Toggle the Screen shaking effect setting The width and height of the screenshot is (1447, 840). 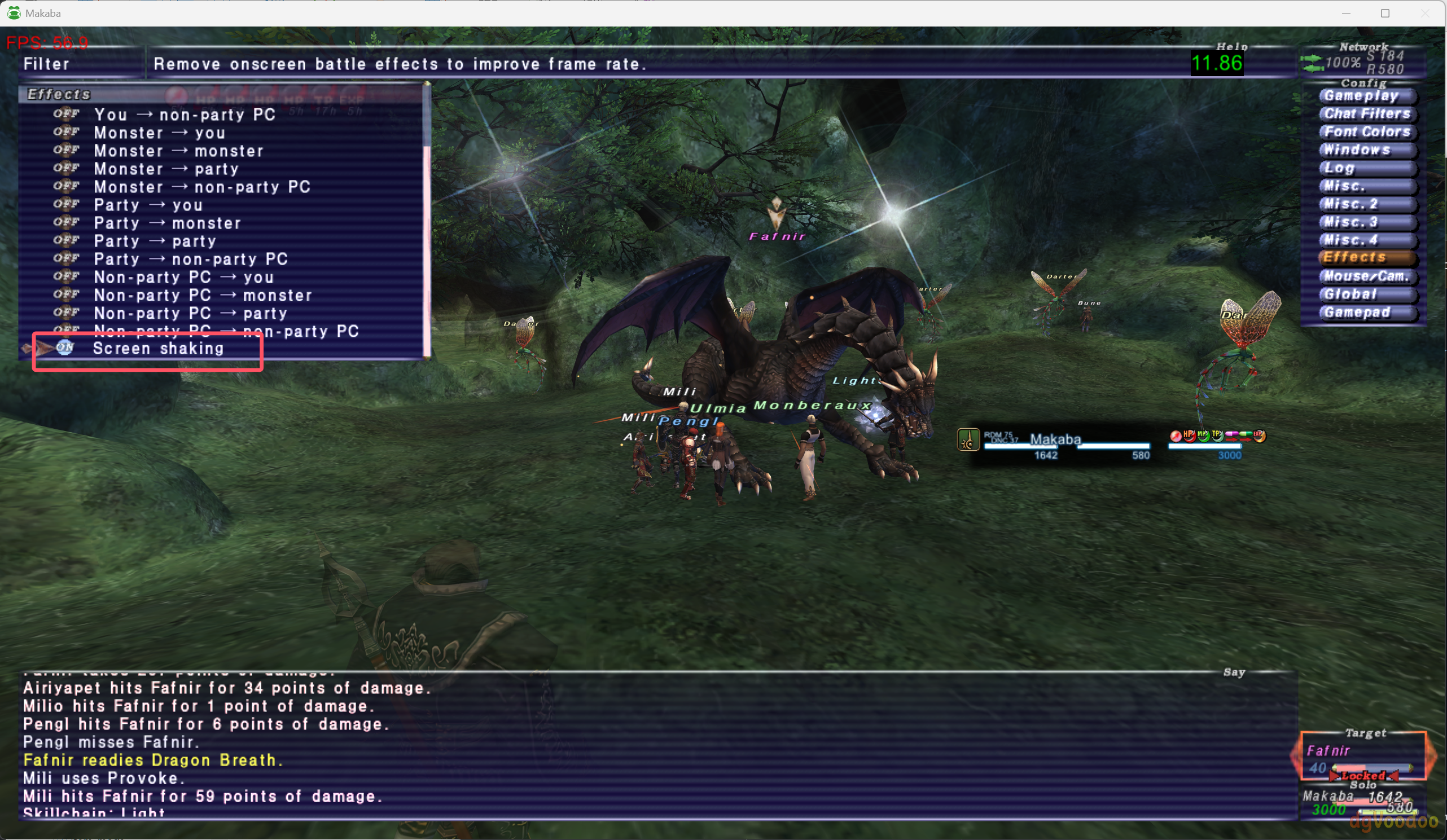(x=158, y=349)
